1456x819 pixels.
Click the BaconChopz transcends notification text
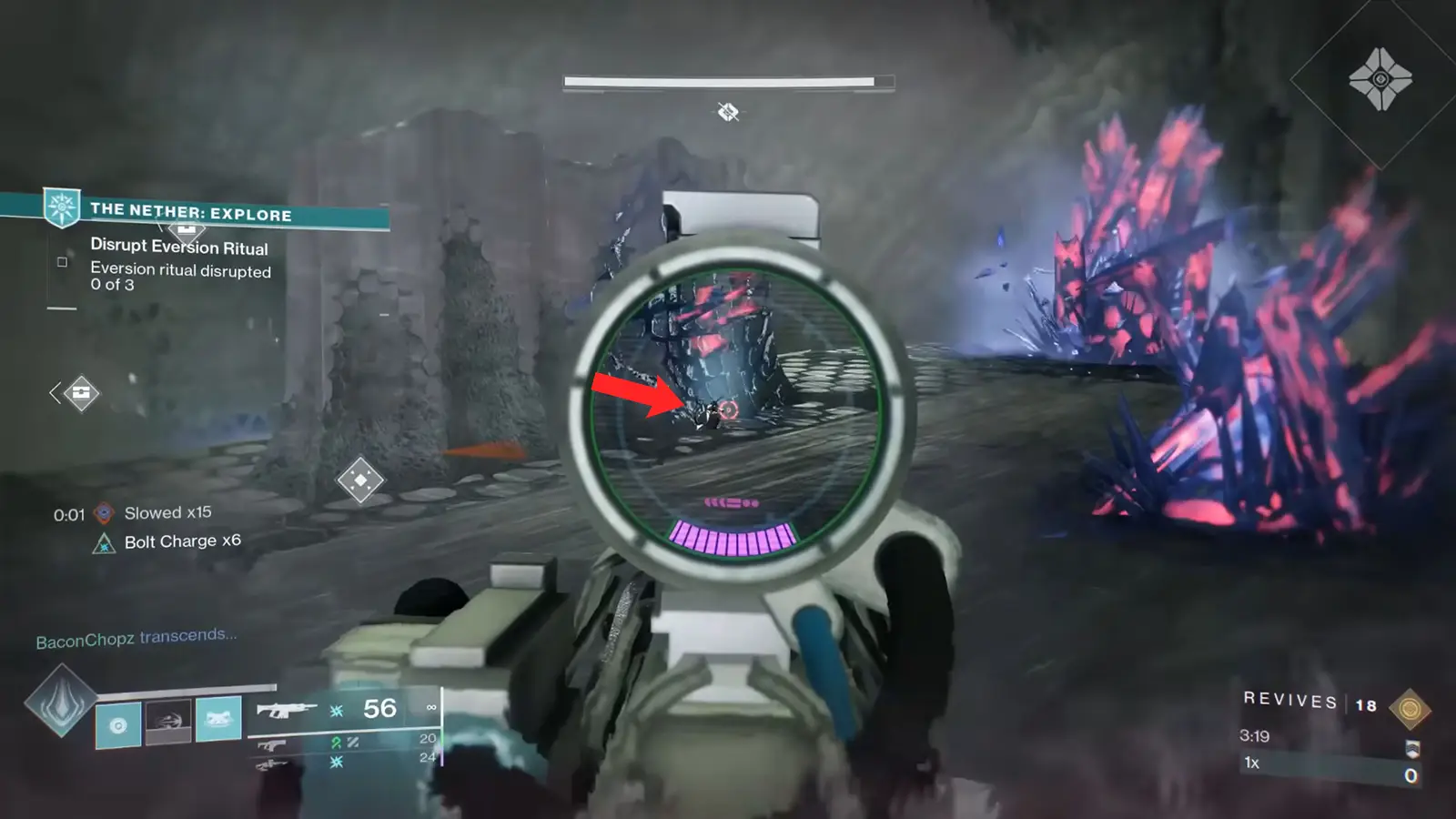(136, 638)
